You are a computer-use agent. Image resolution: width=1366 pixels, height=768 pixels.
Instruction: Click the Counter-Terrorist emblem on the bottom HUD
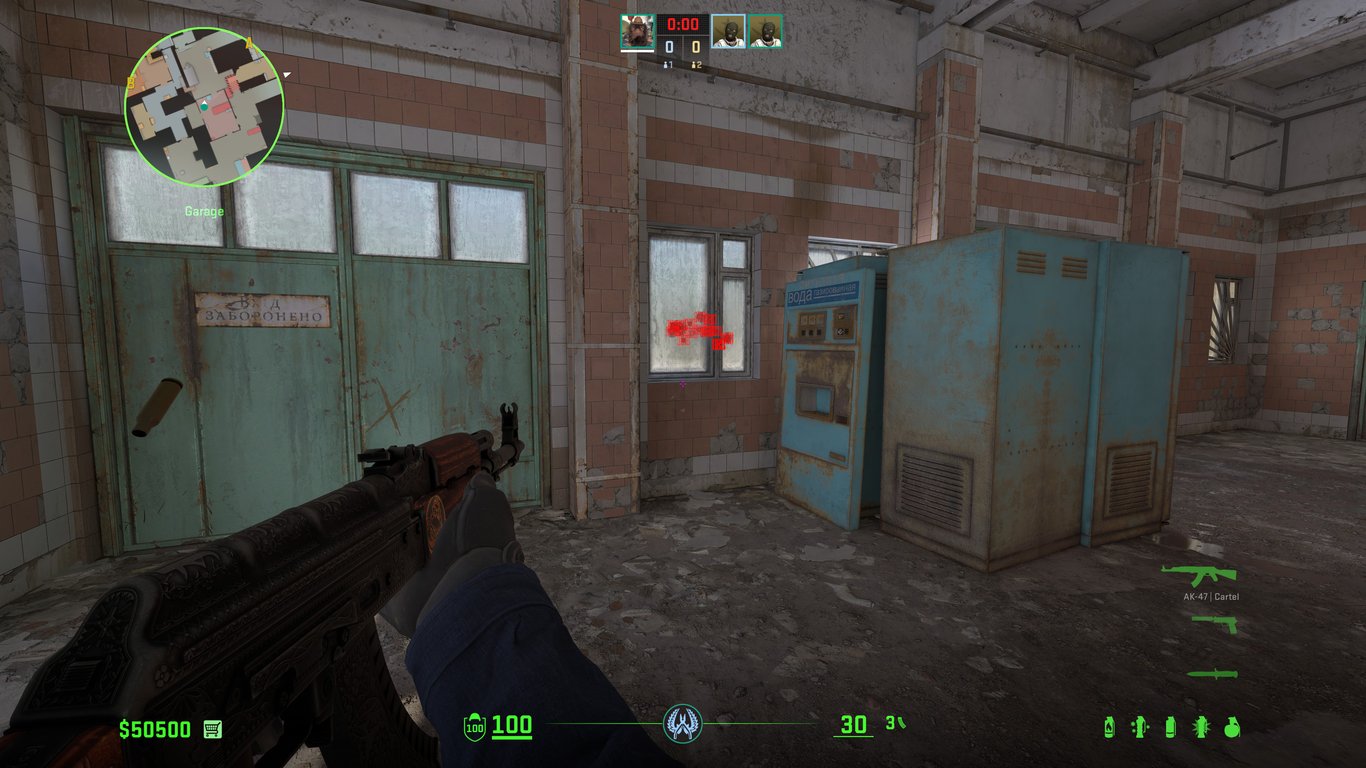683,723
